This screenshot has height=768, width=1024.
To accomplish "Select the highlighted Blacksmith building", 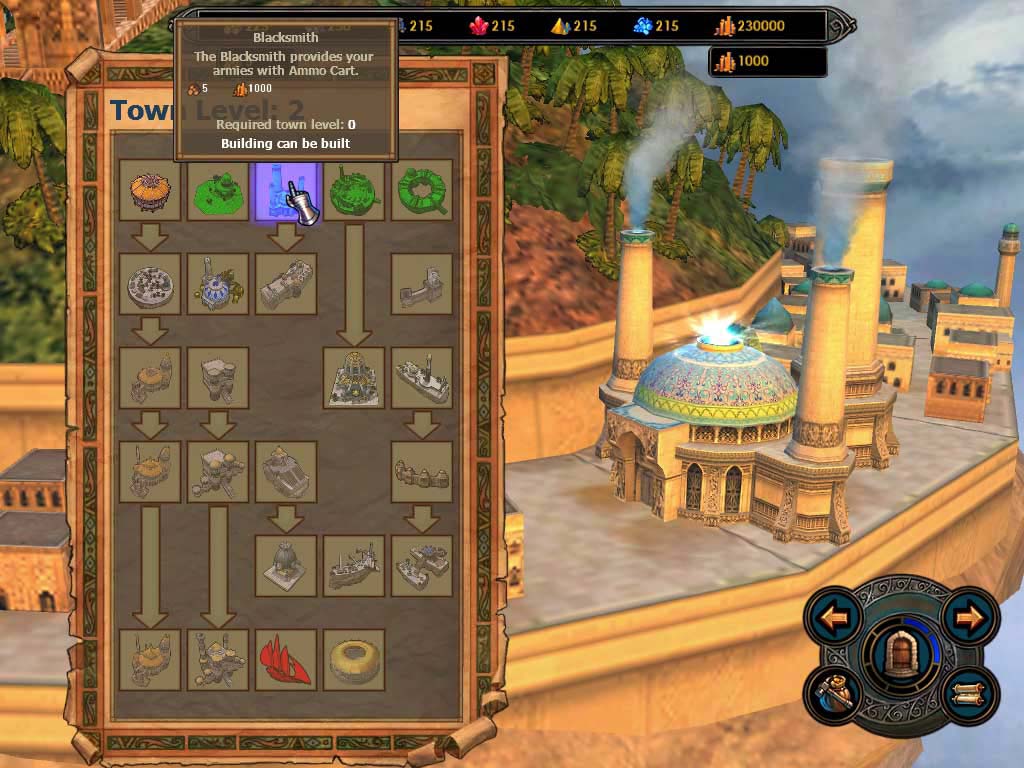I will point(285,190).
